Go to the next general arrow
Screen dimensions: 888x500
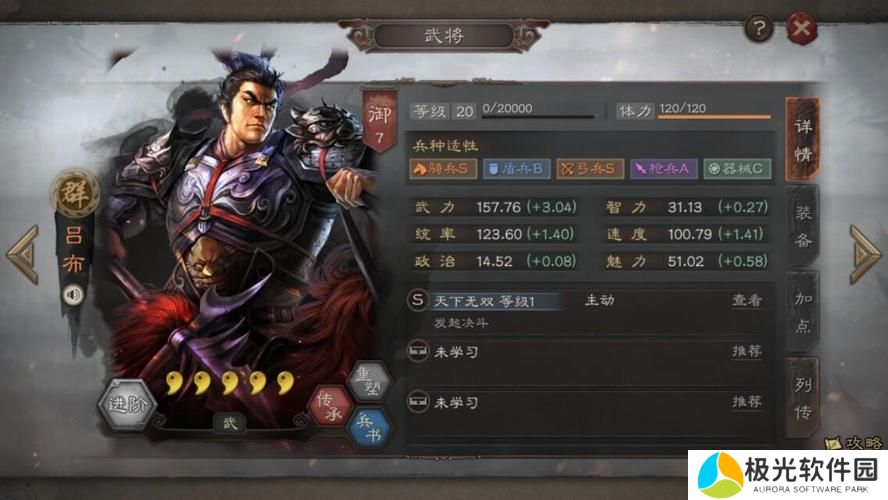(x=864, y=254)
